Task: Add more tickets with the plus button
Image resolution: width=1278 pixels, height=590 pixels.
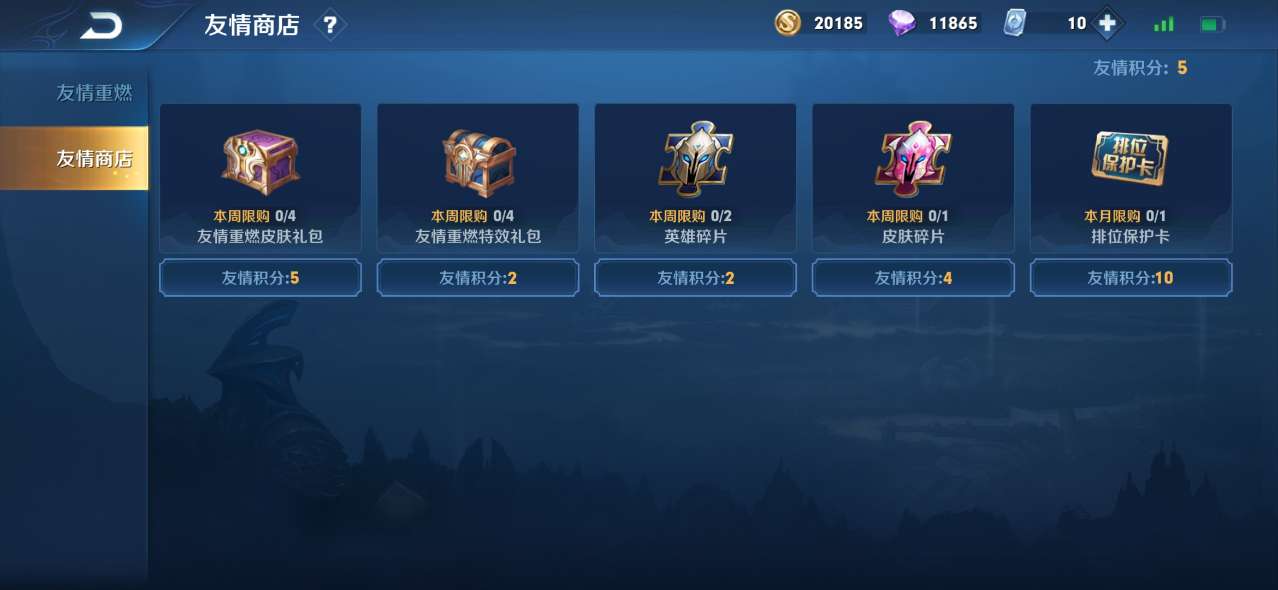Action: [1106, 23]
